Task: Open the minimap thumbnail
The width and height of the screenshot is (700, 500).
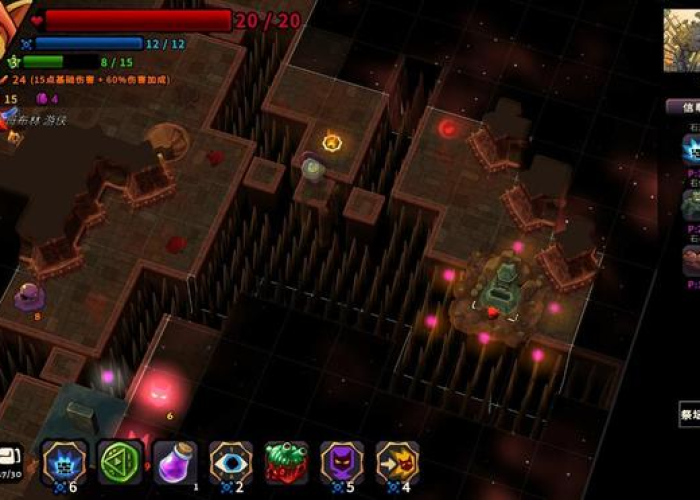Action: coord(682,41)
